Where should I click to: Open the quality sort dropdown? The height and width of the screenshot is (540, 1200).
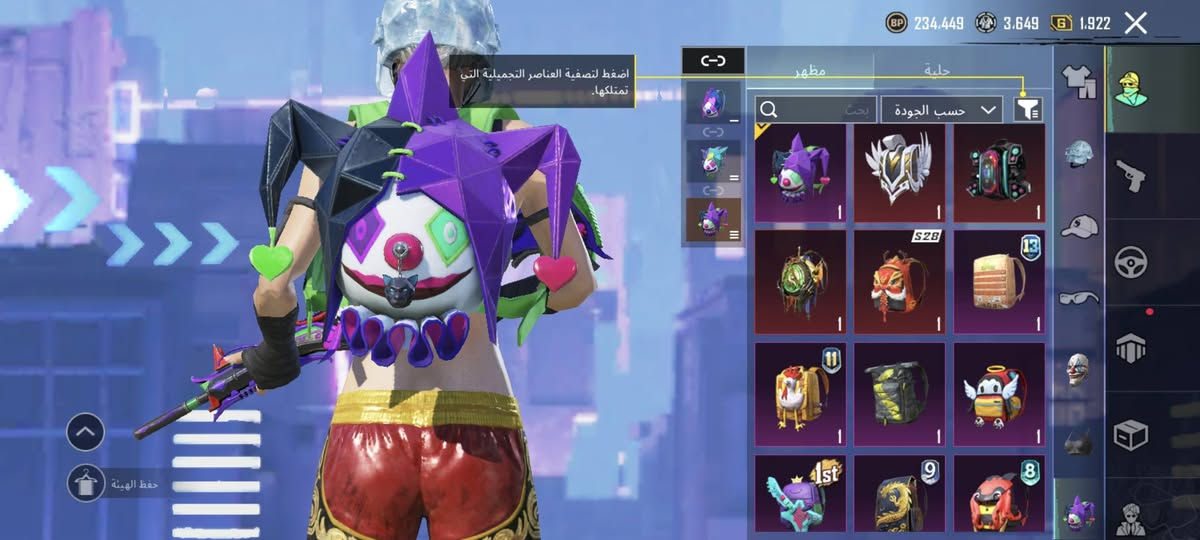(945, 109)
